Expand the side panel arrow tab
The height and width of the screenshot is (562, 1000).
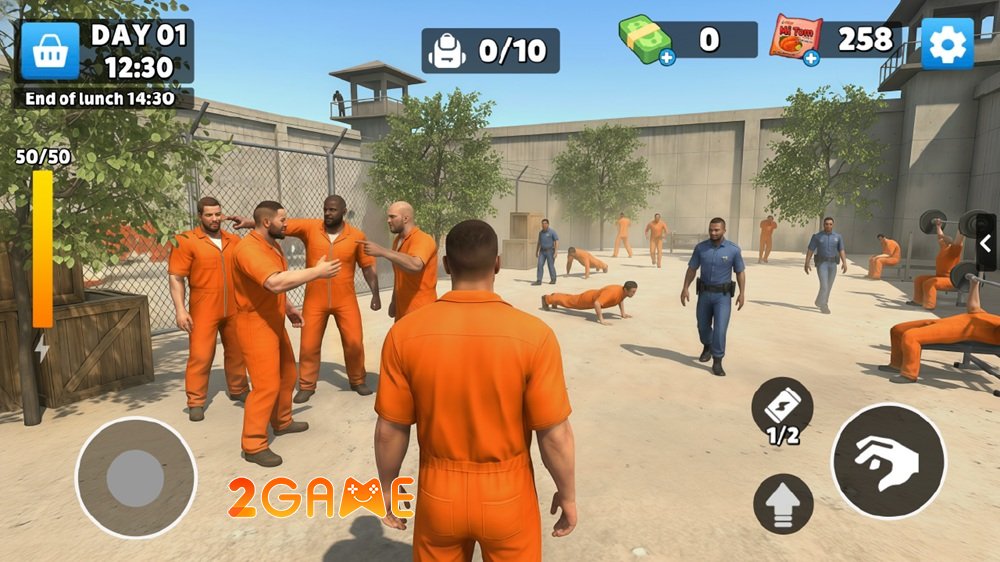986,243
